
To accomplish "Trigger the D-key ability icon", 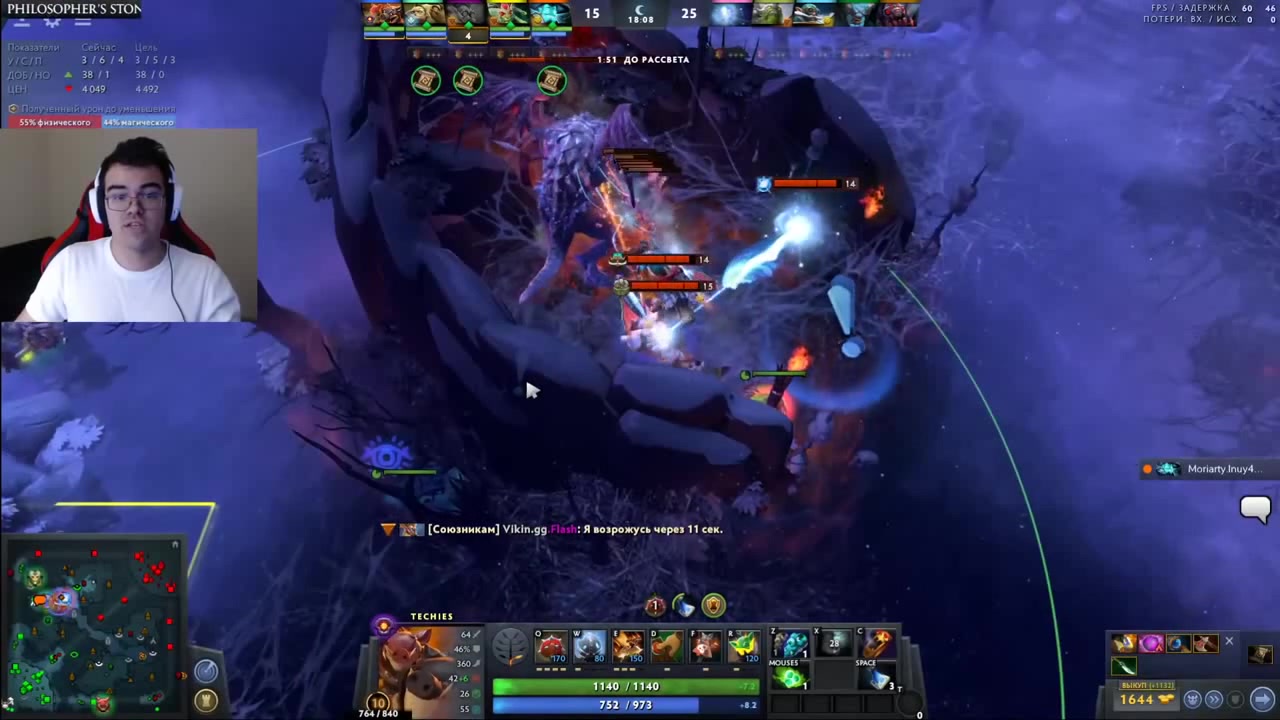I will 667,648.
